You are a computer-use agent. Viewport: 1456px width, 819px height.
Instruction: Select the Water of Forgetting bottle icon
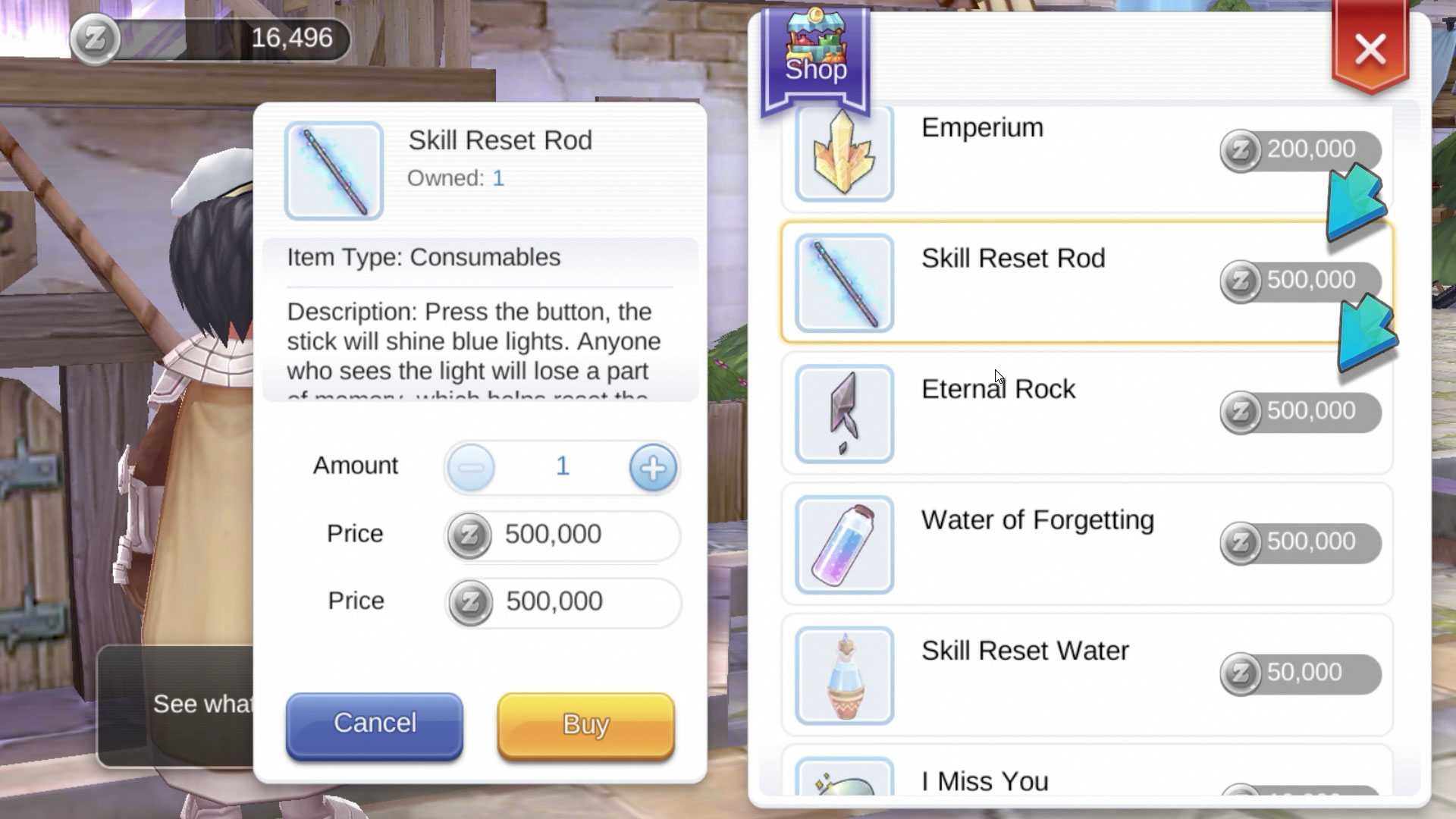[844, 544]
